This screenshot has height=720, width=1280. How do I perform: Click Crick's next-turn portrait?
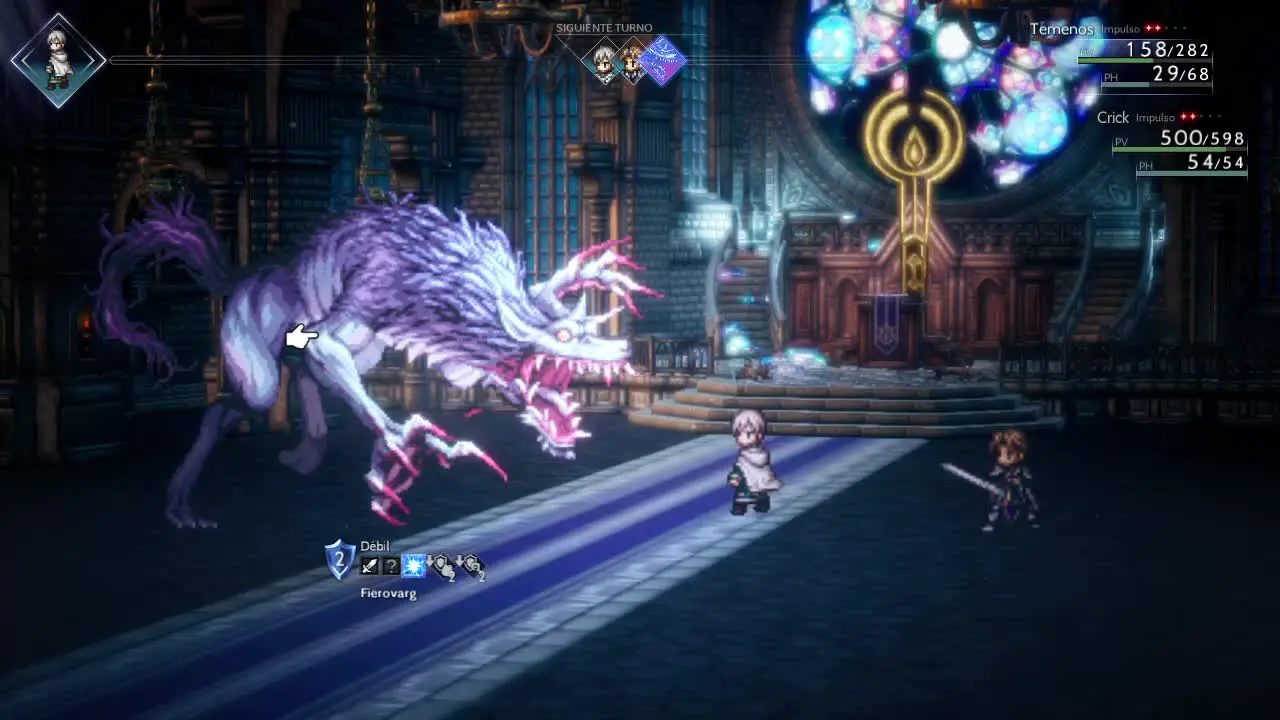click(632, 62)
